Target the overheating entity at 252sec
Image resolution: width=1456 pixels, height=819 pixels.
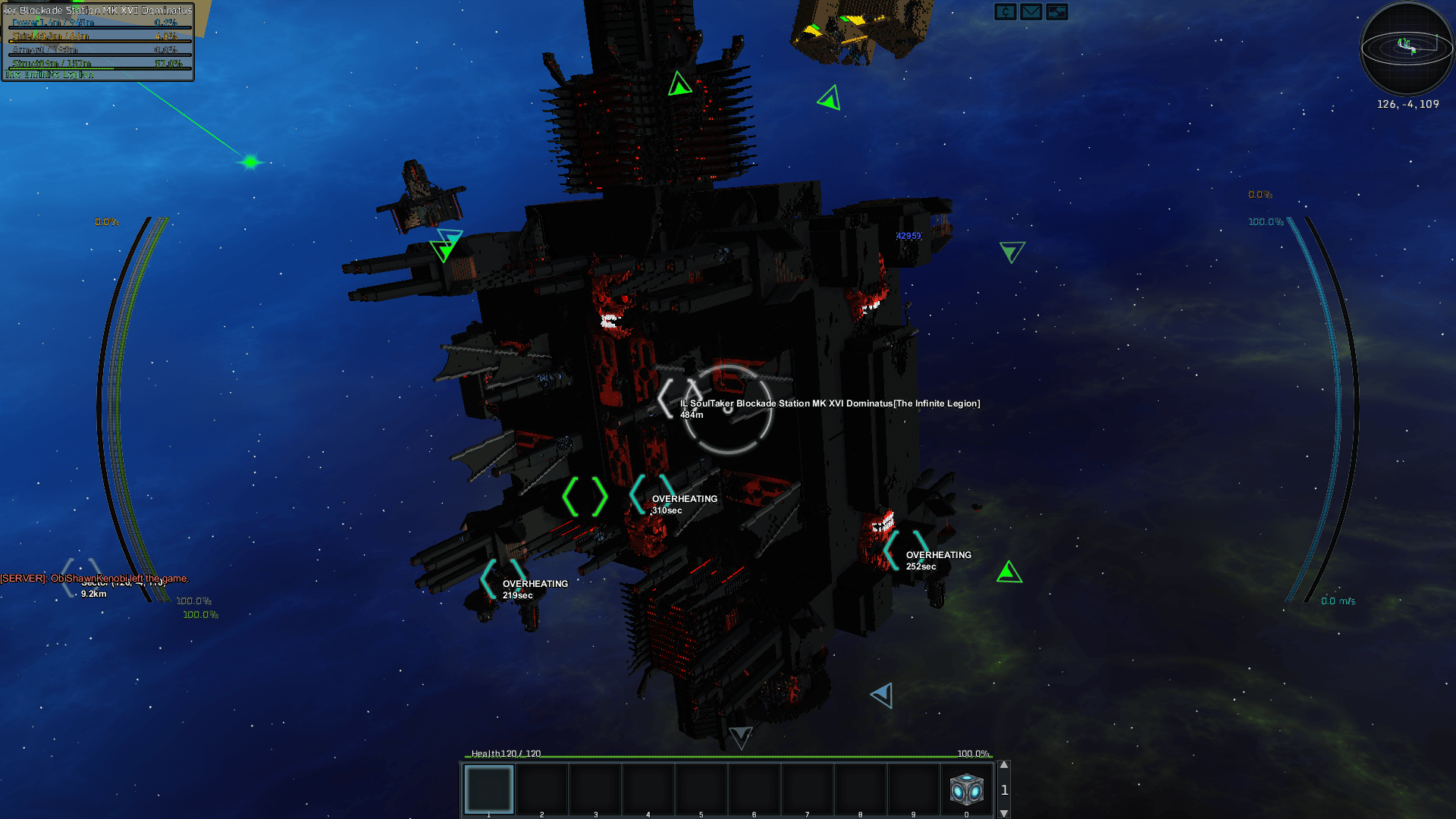point(906,551)
